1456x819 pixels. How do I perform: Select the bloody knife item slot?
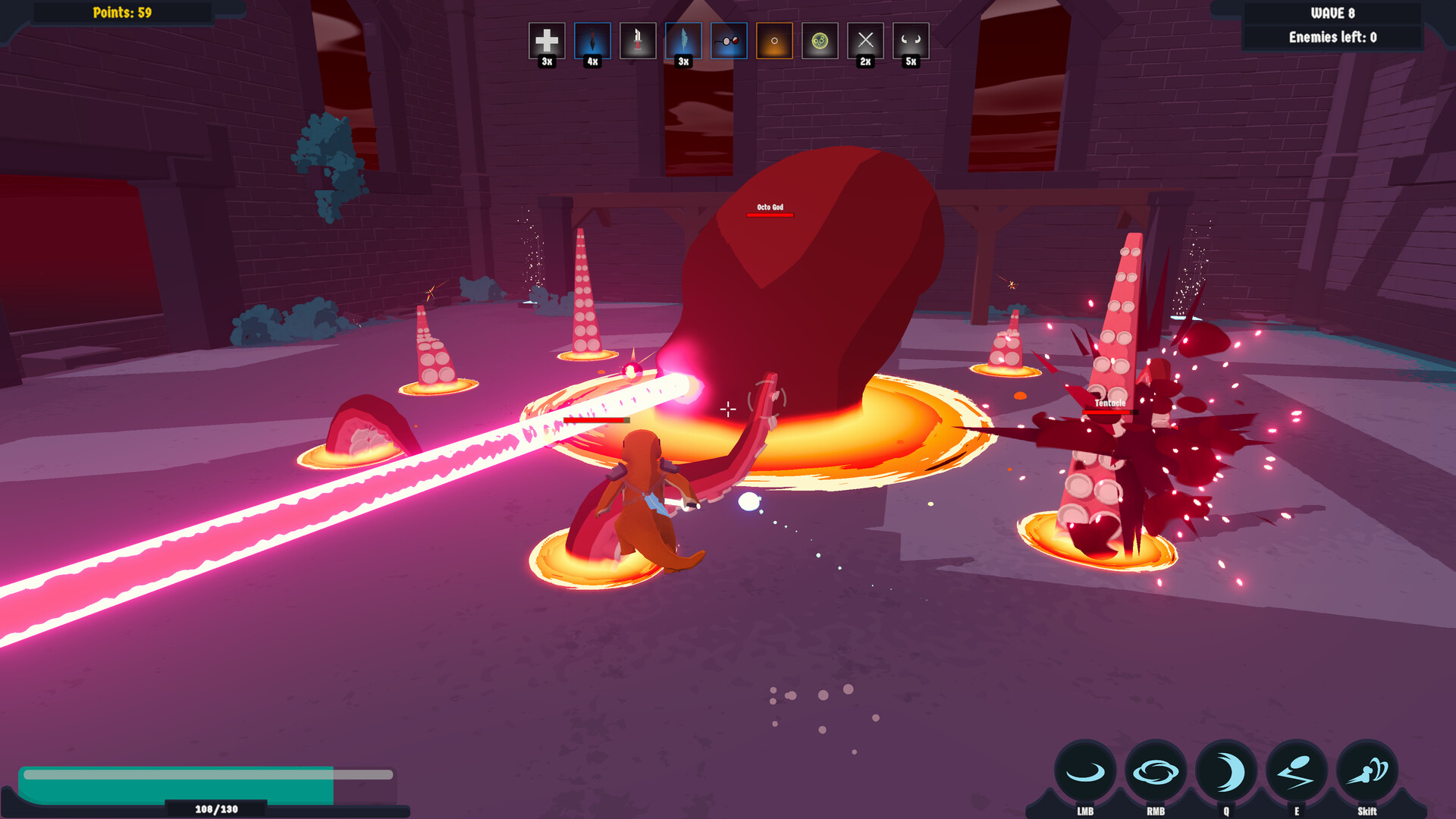tap(638, 40)
